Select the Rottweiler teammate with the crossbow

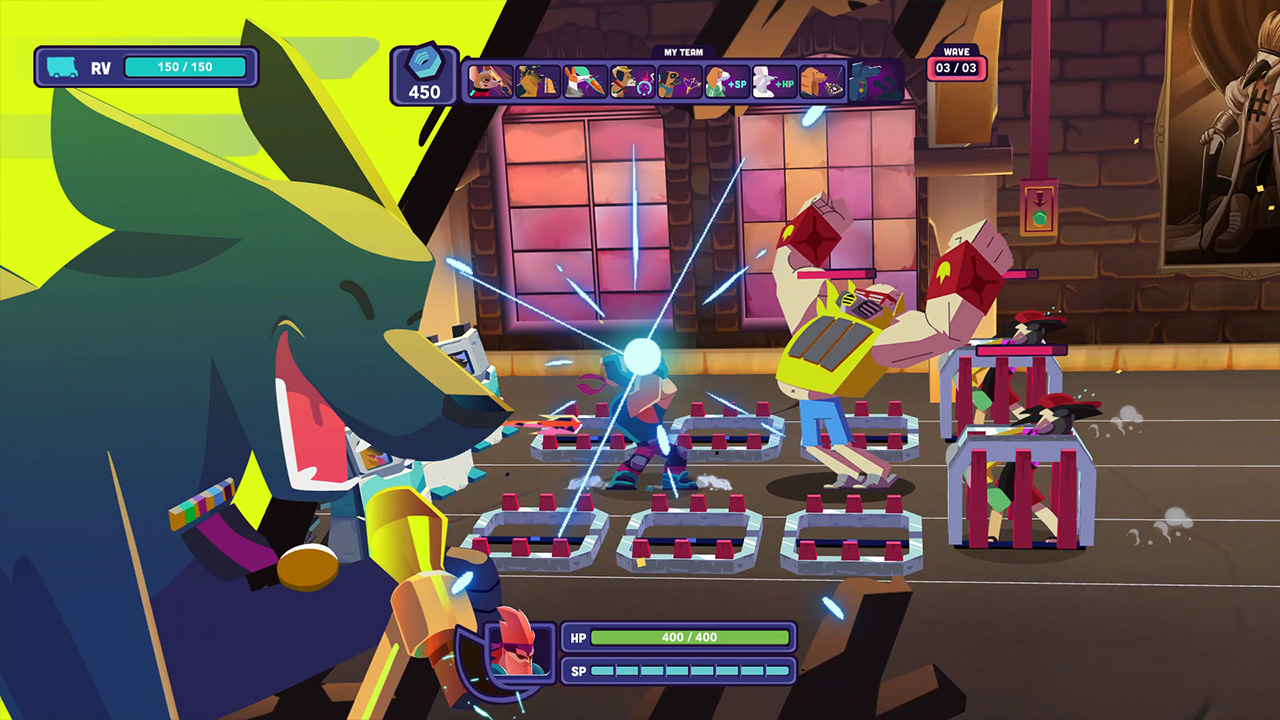pyautogui.click(x=678, y=80)
